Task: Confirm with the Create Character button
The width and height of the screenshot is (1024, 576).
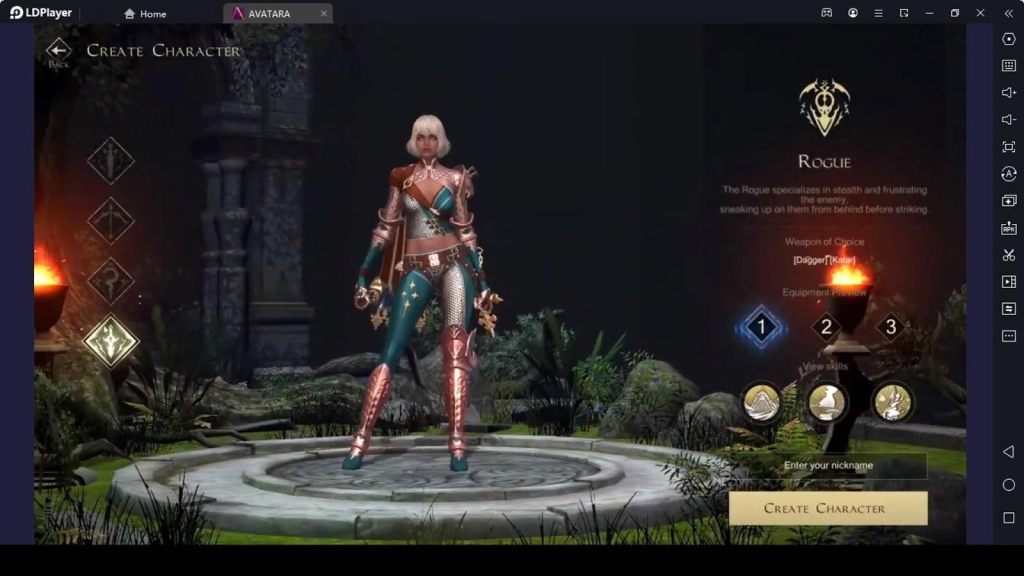Action: (828, 508)
